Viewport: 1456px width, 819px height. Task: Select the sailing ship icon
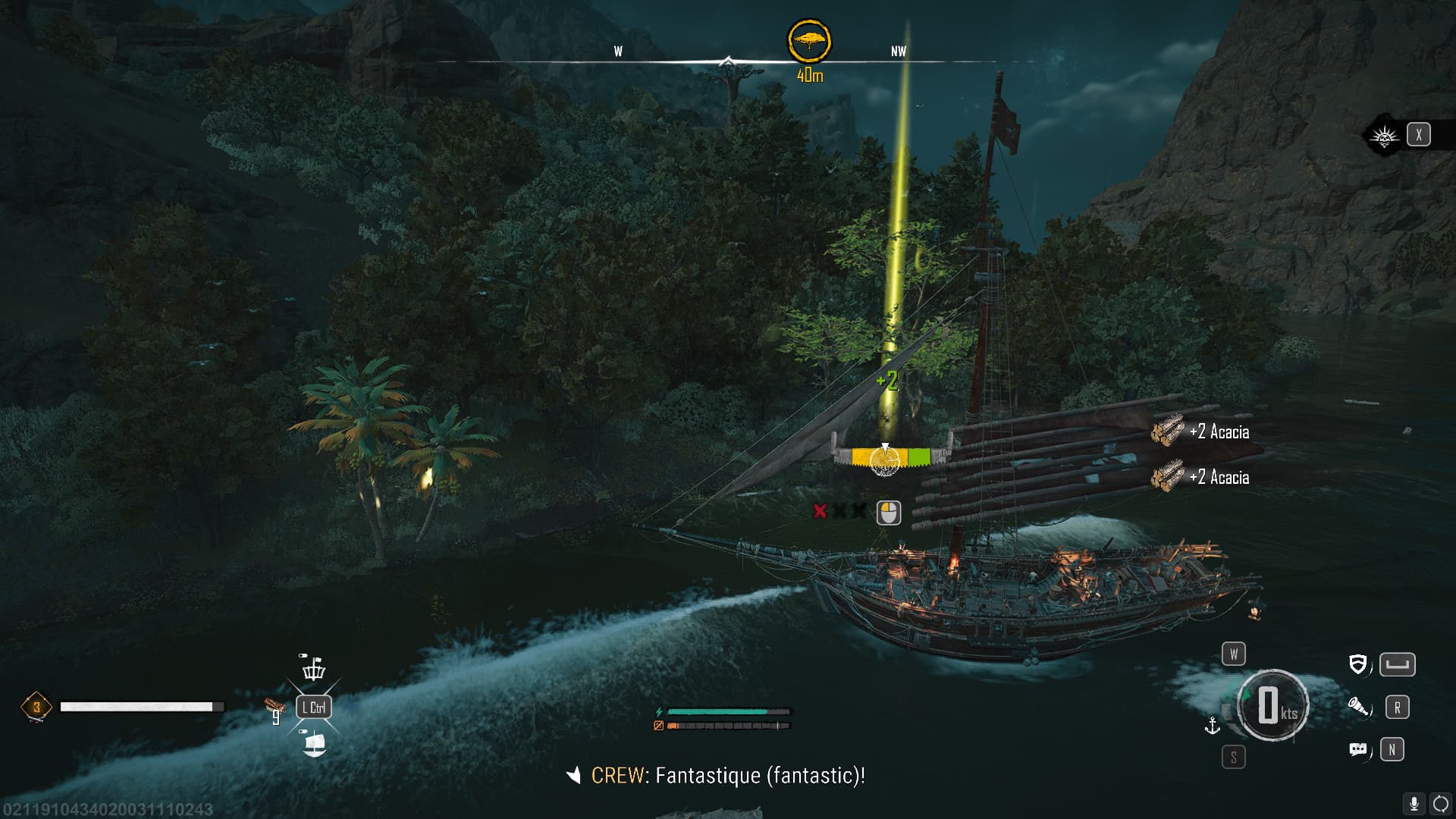(313, 743)
